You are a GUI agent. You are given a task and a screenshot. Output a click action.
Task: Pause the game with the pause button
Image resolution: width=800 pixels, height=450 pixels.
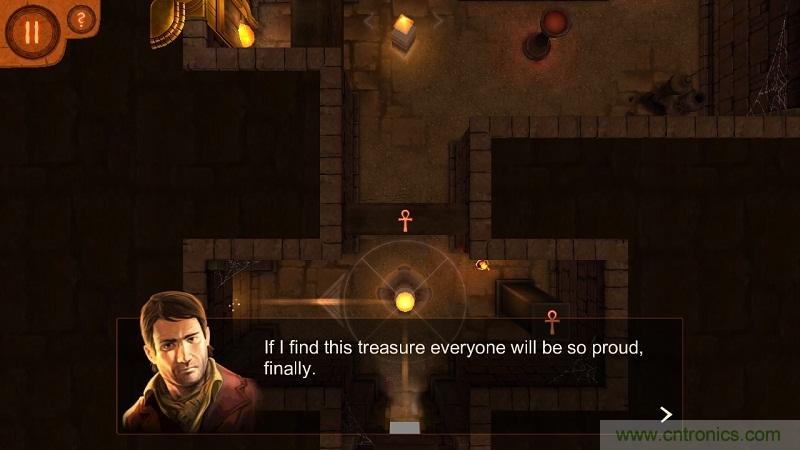(x=31, y=31)
